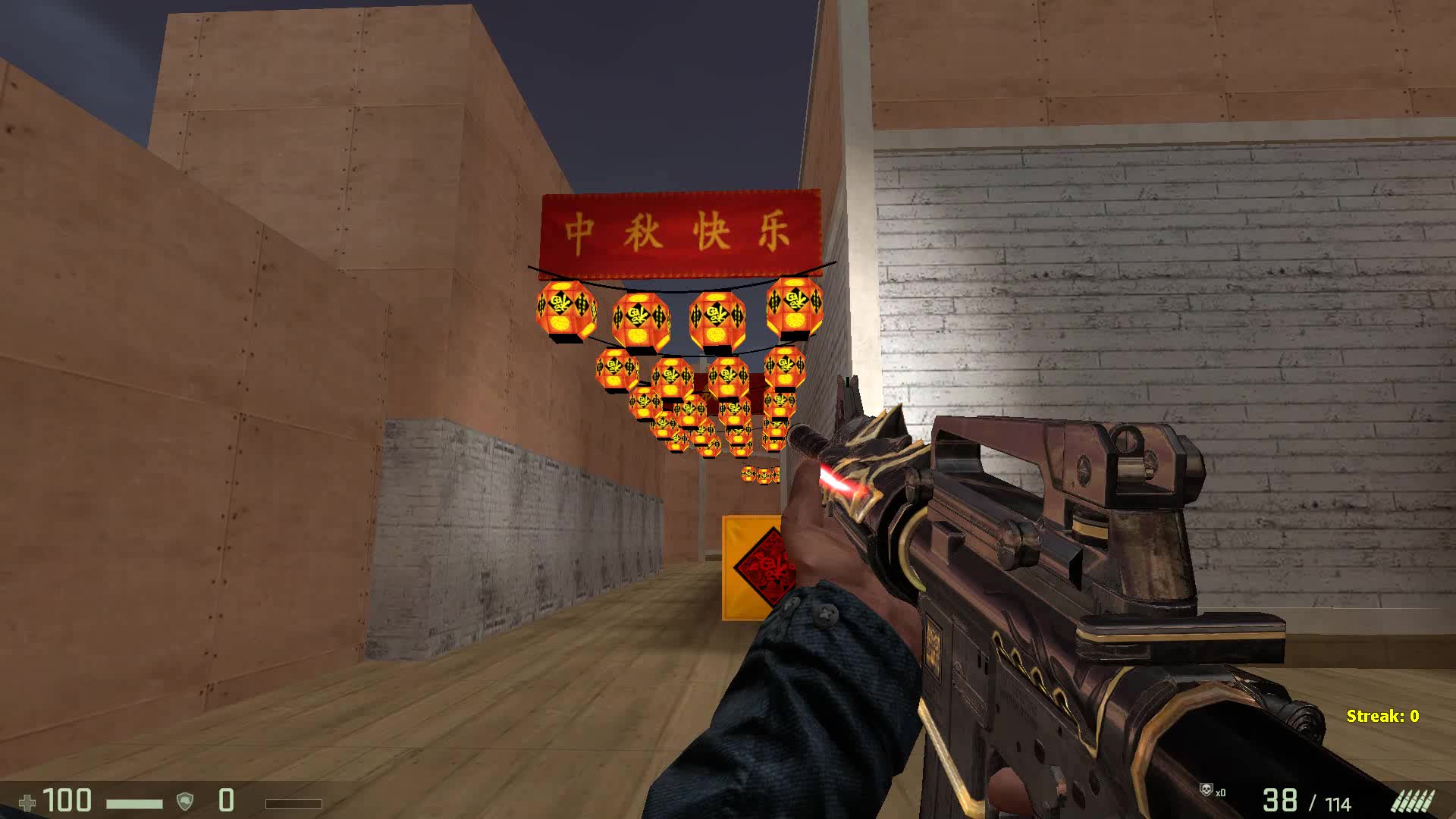This screenshot has width=1456, height=819.
Task: Click the red 中秋快乐 festival banner
Action: (x=681, y=231)
